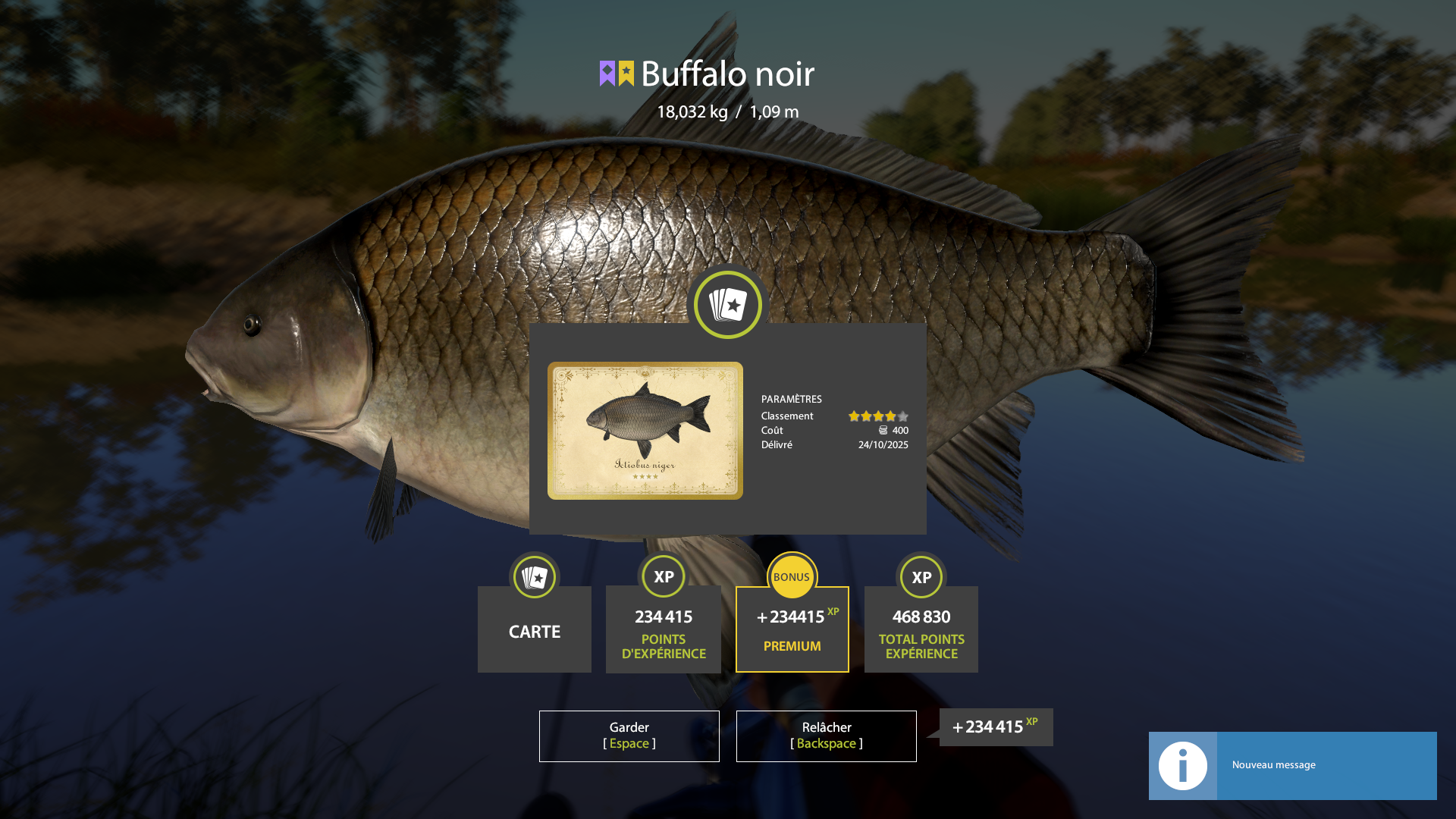Select the CARTE reward tile
The width and height of the screenshot is (1456, 819).
coord(535,629)
